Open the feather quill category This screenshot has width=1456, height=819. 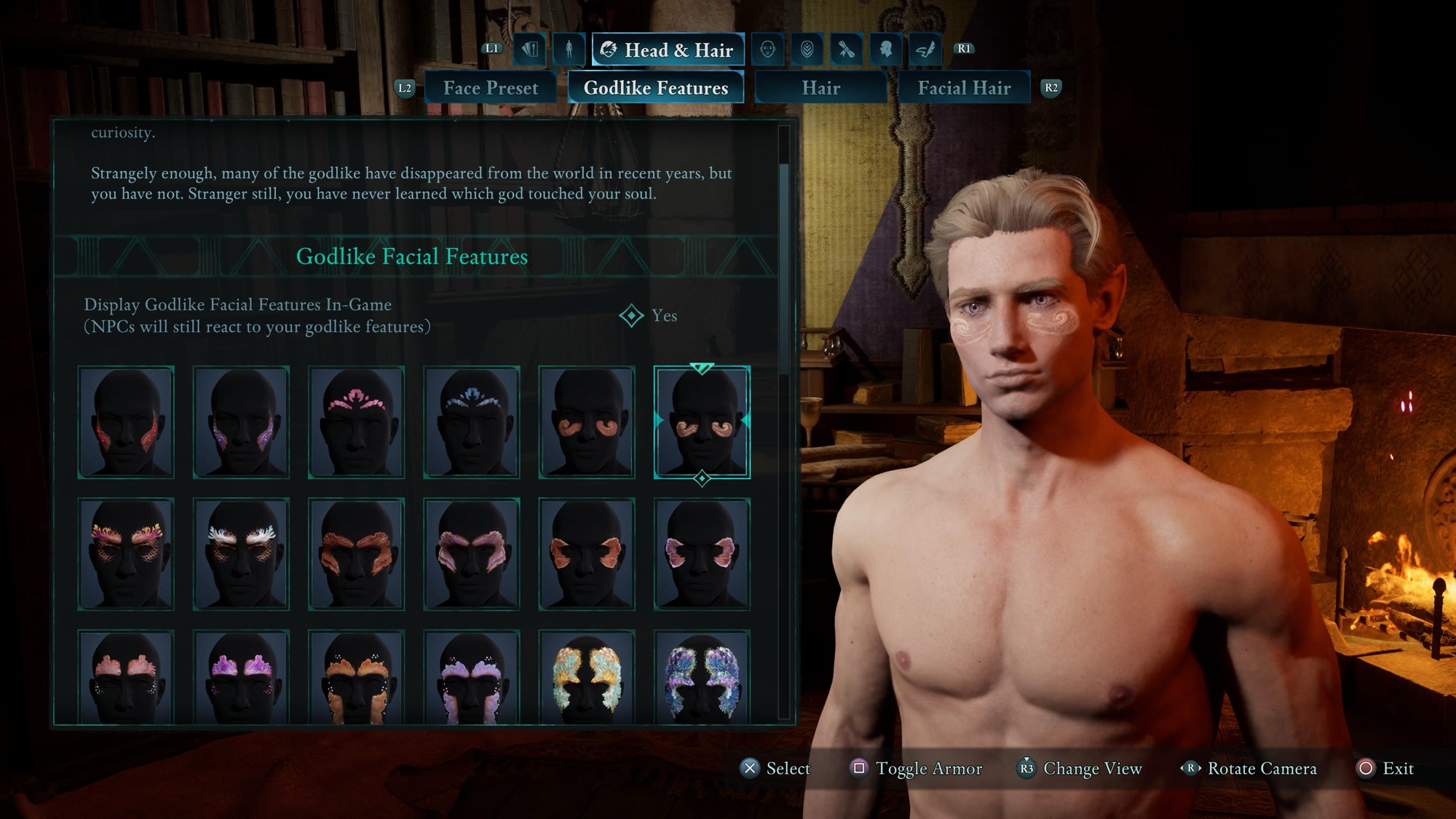[x=925, y=50]
